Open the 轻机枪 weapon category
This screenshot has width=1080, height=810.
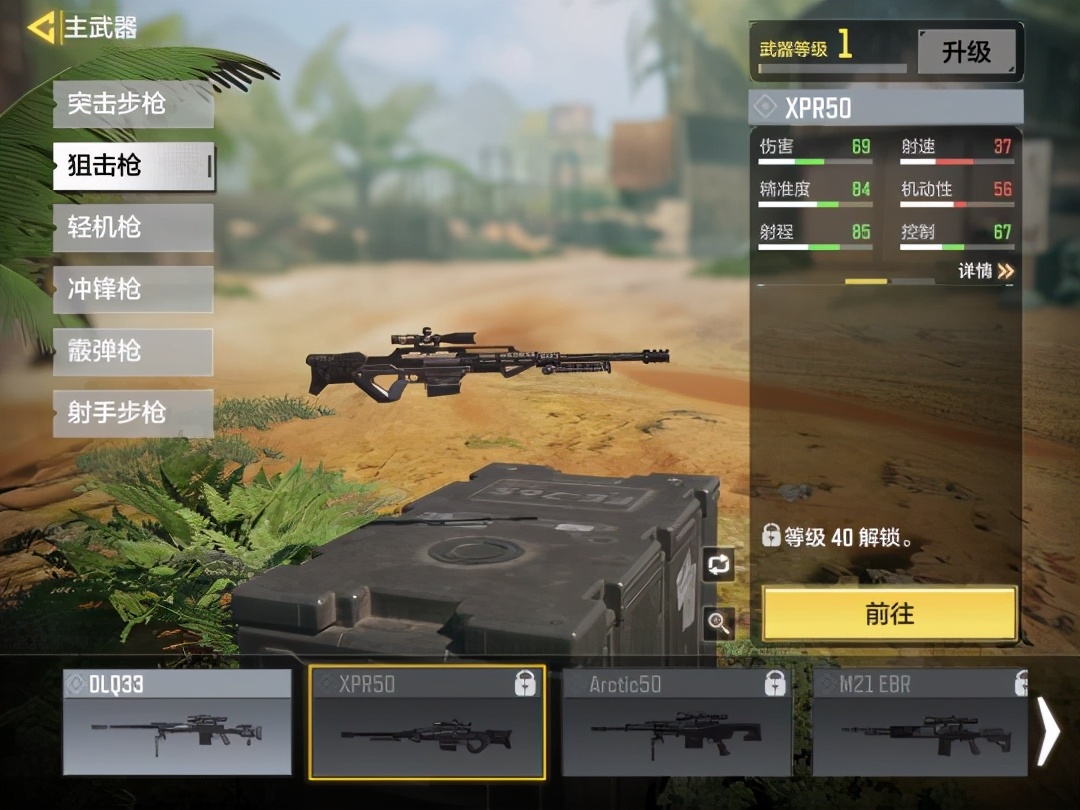pyautogui.click(x=133, y=228)
